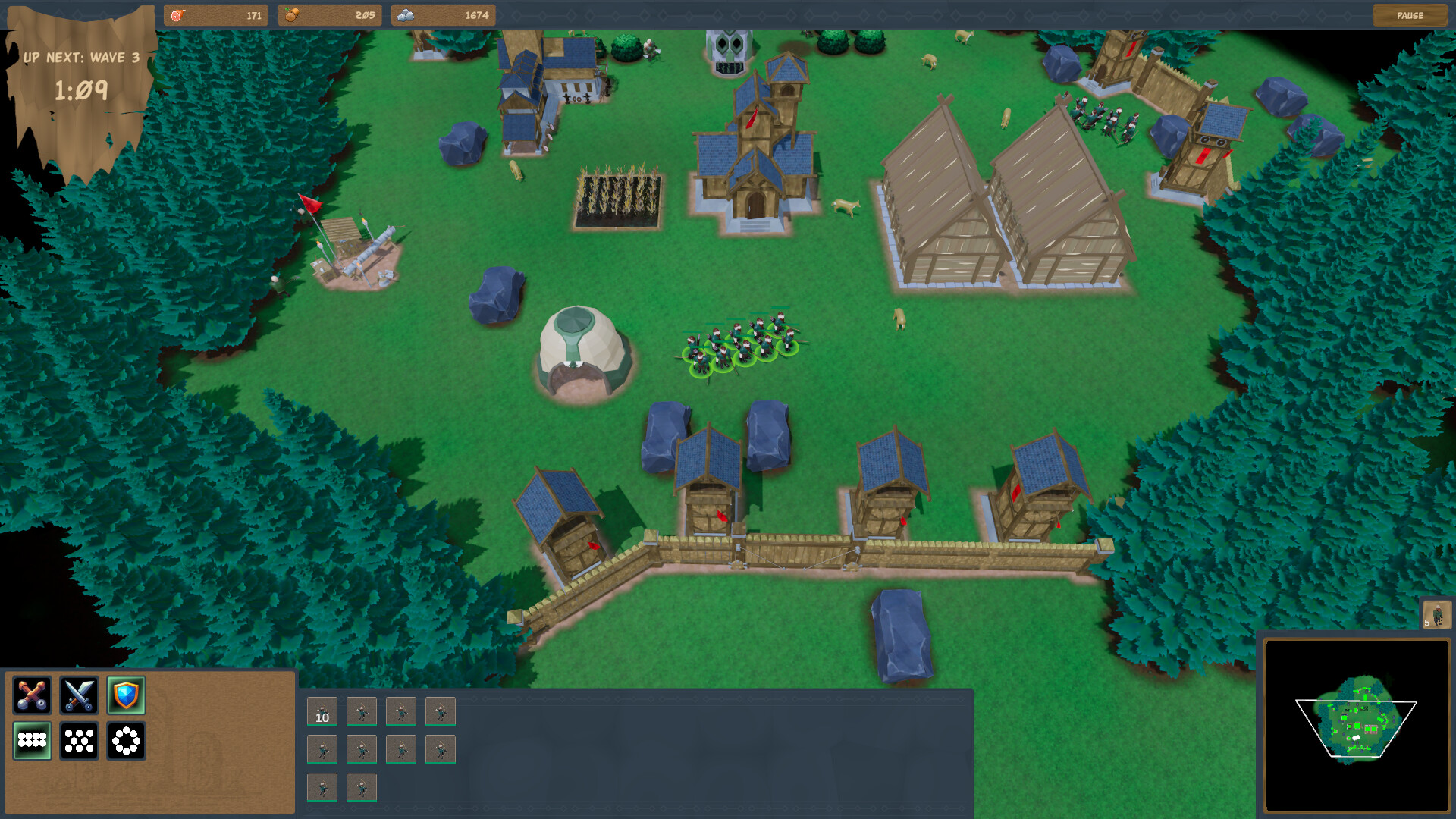Select the archer group portrait showing 10

coord(322,713)
